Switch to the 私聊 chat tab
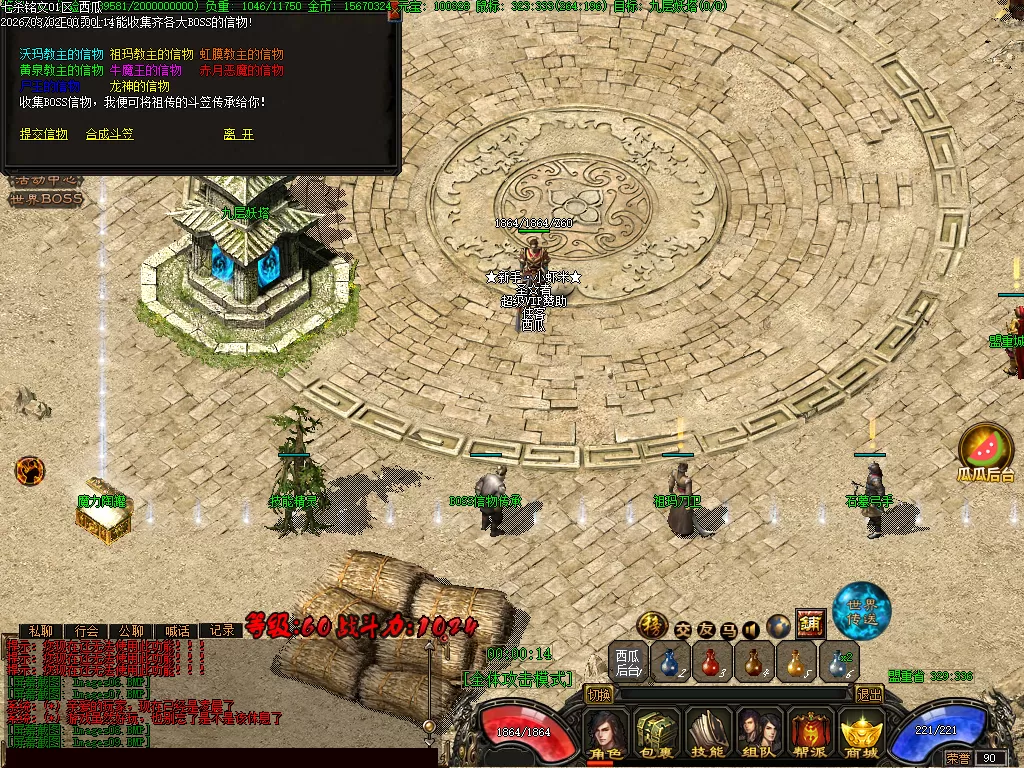Viewport: 1024px width, 768px height. [x=40, y=631]
